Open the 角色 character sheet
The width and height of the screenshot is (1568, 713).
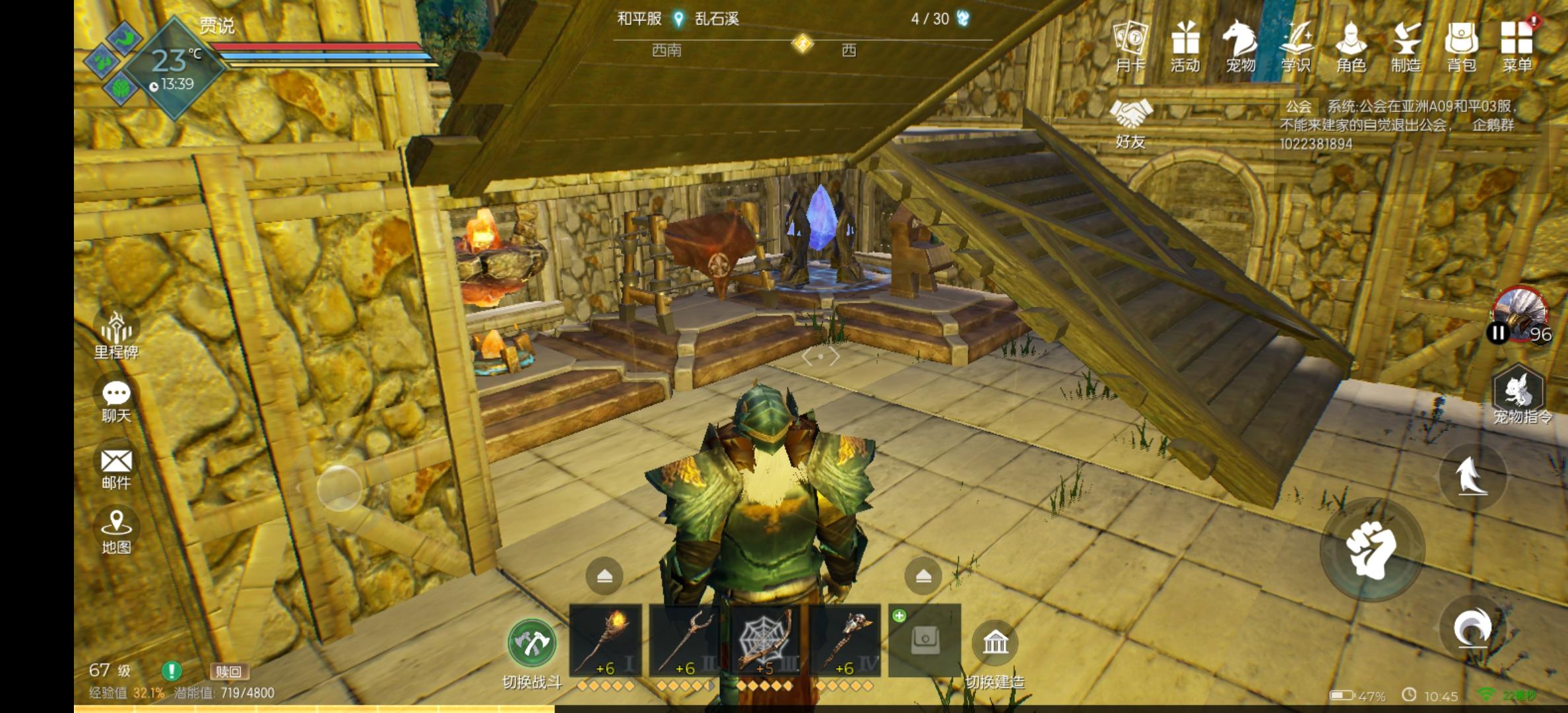[x=1351, y=45]
